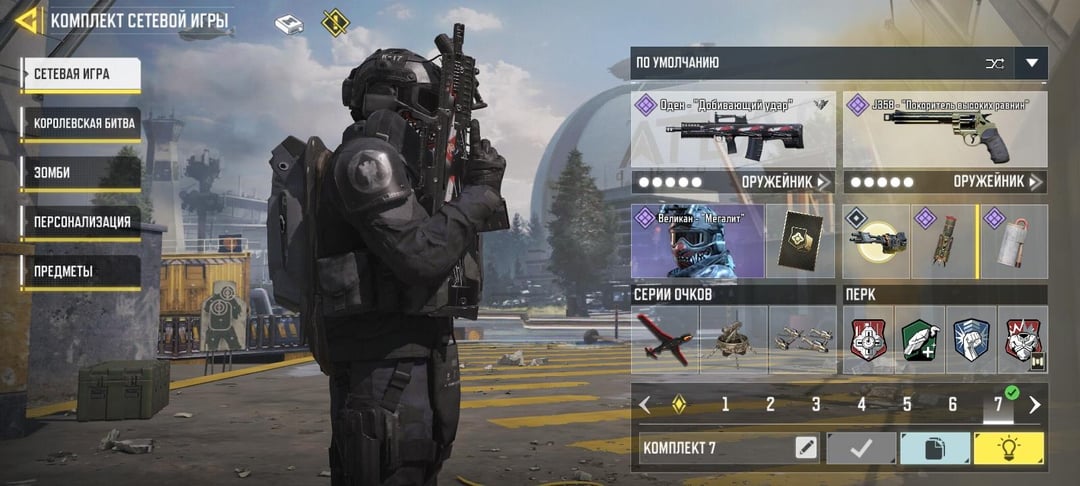The image size is (1080, 486).
Task: Choose the red plane scorestreak slot
Action: click(x=664, y=340)
